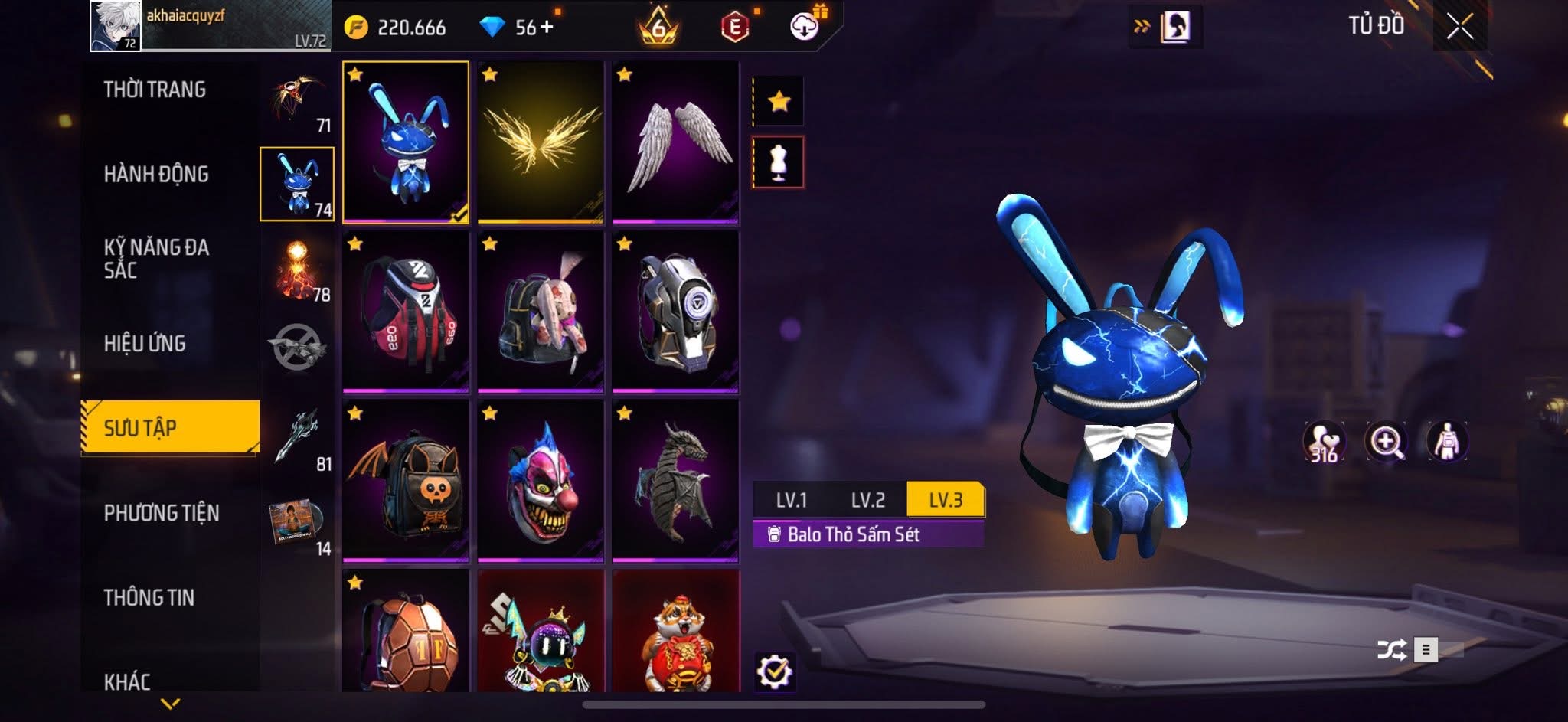Open the Thời Trang category
Viewport: 1568px width, 722px height.
click(155, 90)
